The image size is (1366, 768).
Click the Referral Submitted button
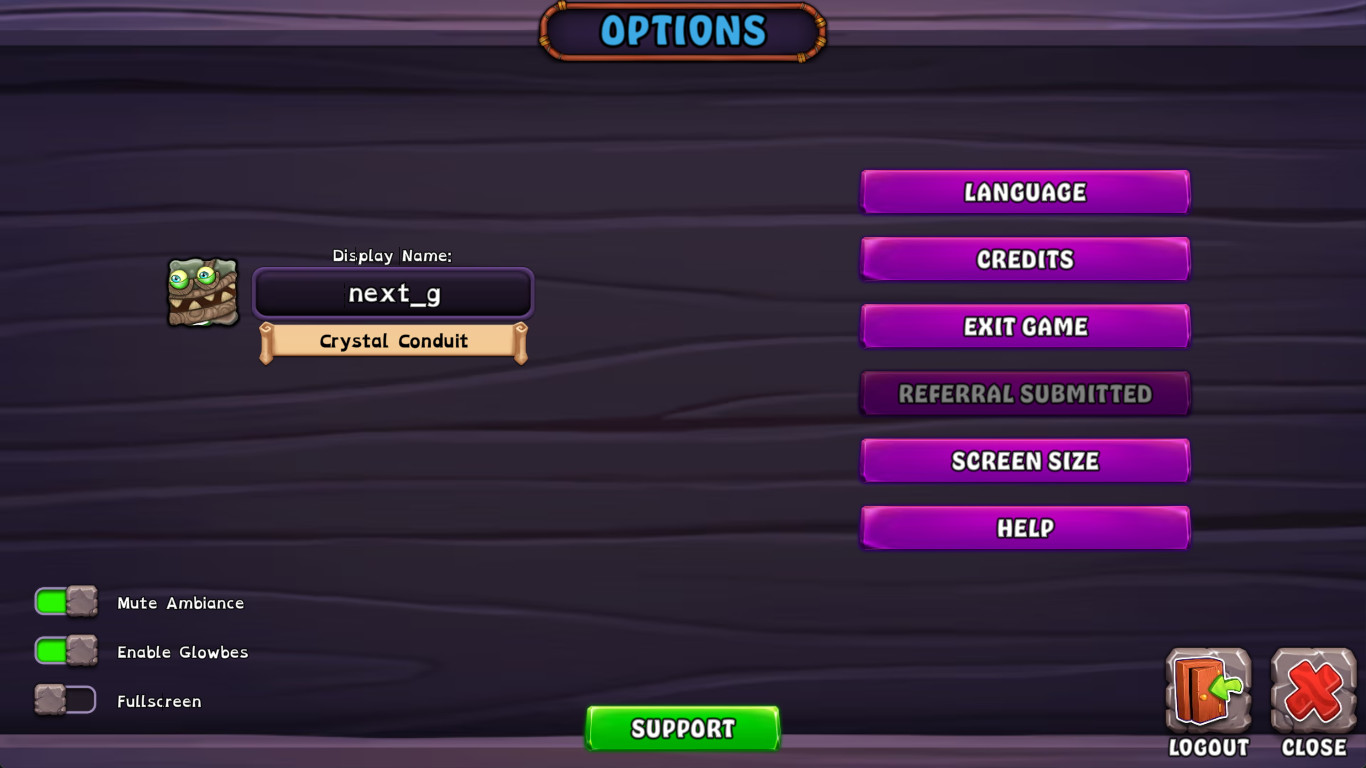(x=1024, y=393)
